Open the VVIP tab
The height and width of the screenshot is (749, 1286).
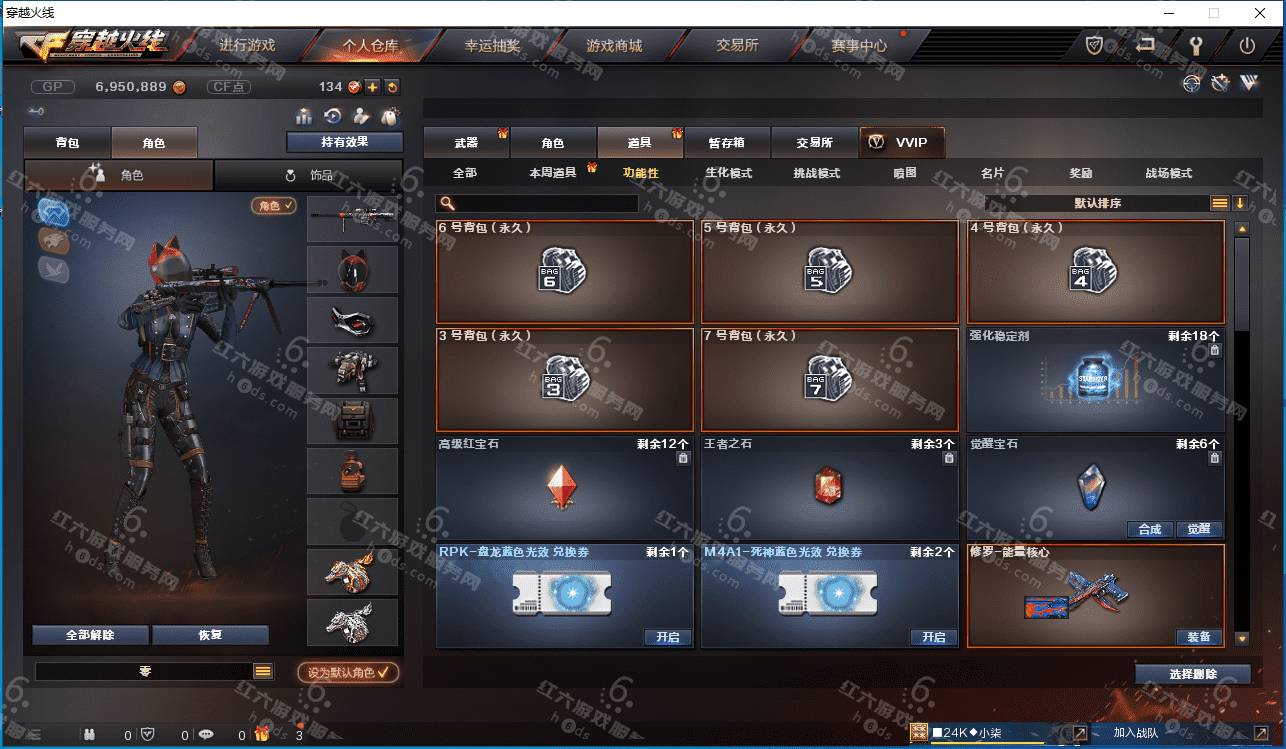pos(901,143)
